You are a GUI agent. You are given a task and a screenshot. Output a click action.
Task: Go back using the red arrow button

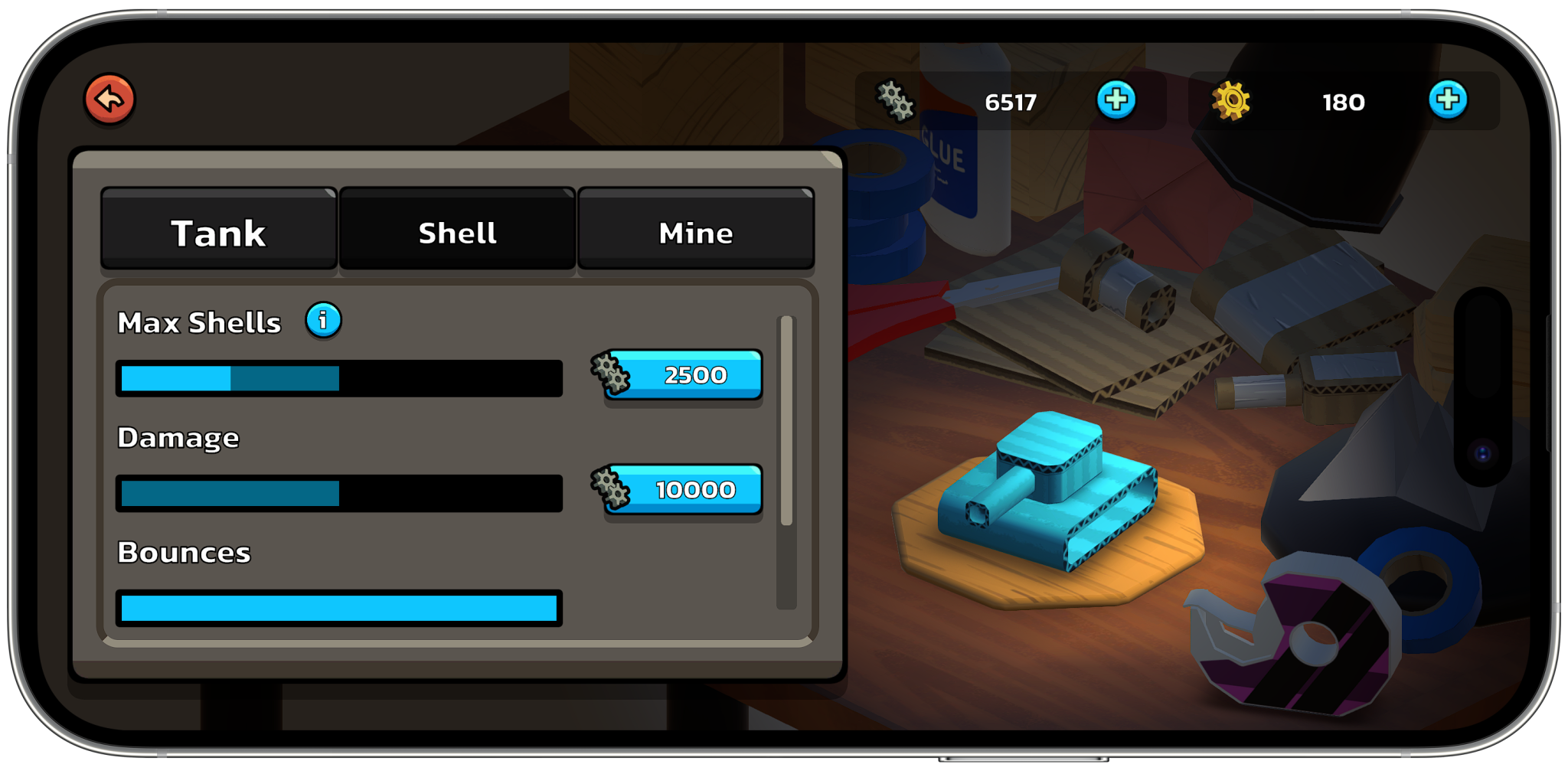[109, 100]
